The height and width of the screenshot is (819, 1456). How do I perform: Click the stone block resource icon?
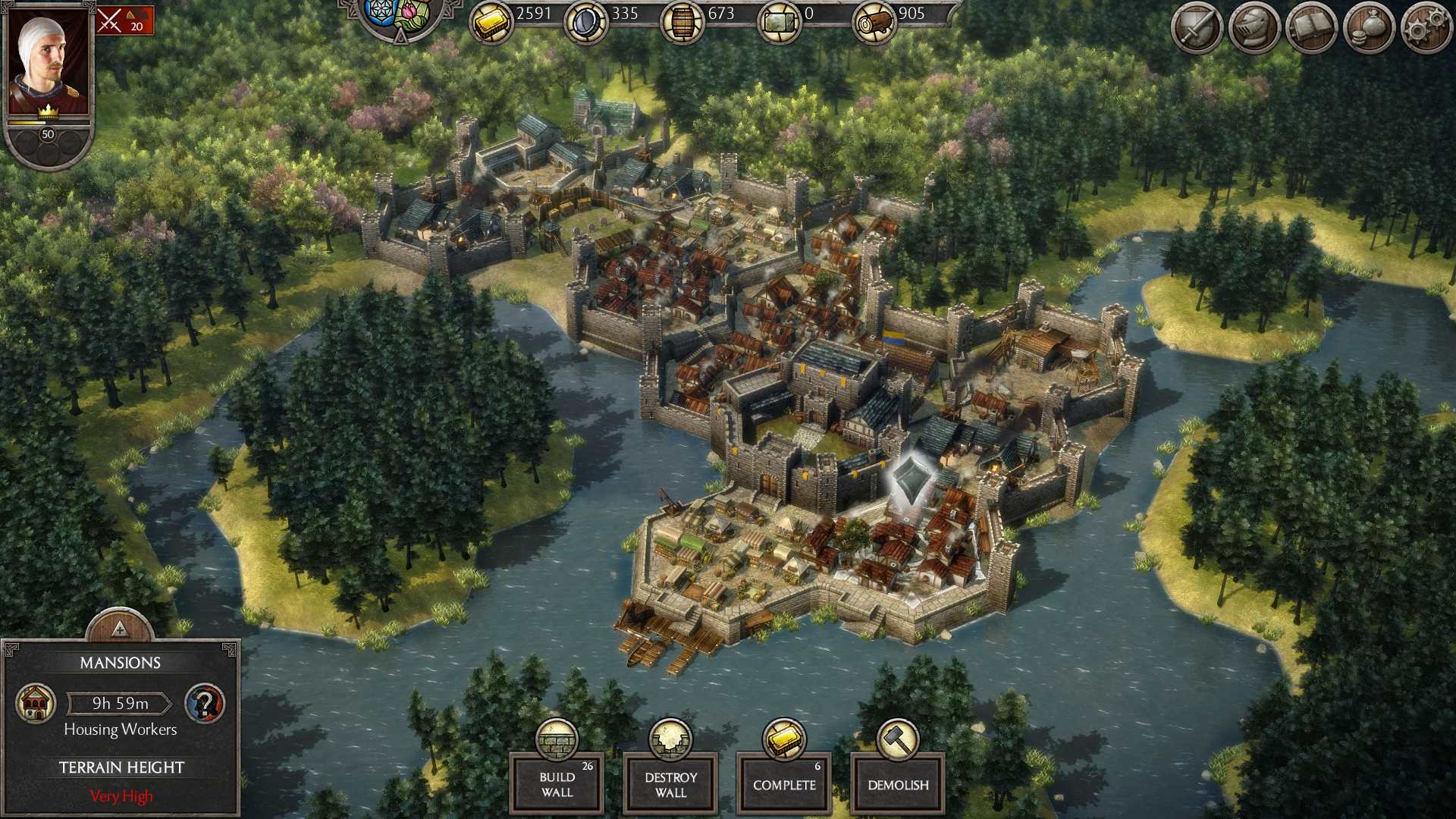coord(779,23)
